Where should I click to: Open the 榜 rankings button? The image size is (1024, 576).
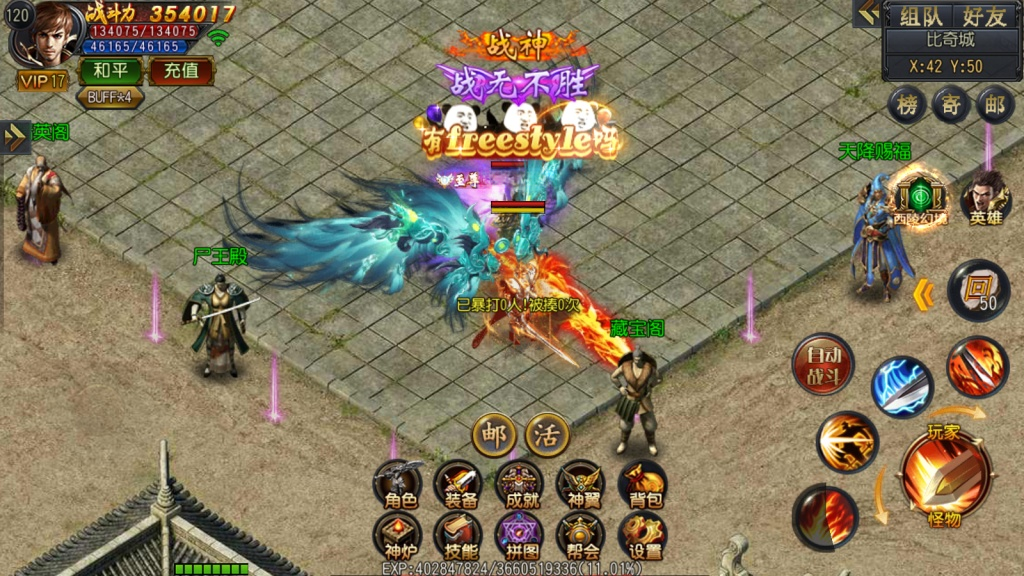(x=908, y=105)
